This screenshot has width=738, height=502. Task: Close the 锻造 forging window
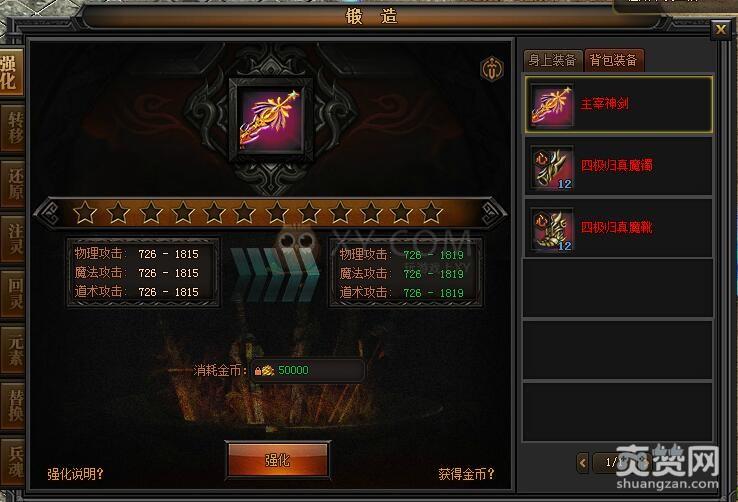point(720,30)
